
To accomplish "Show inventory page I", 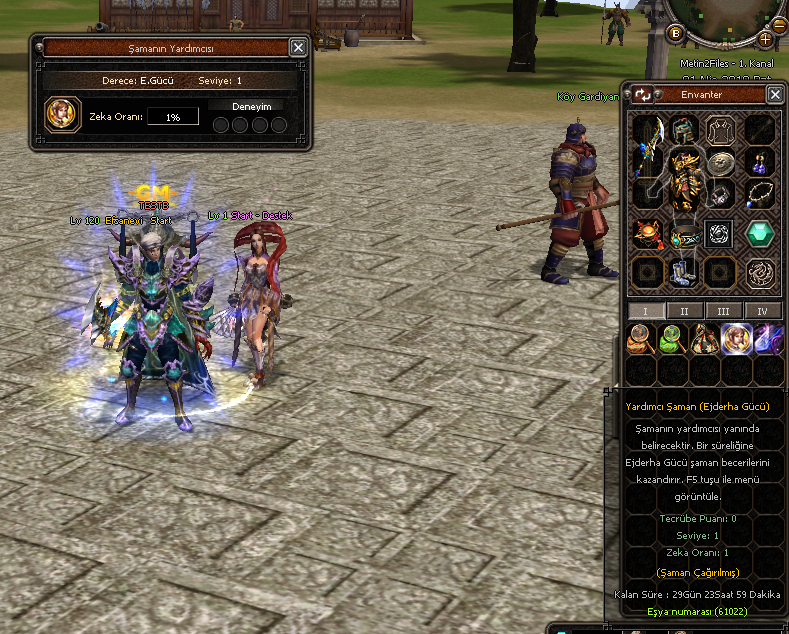I will pyautogui.click(x=645, y=311).
